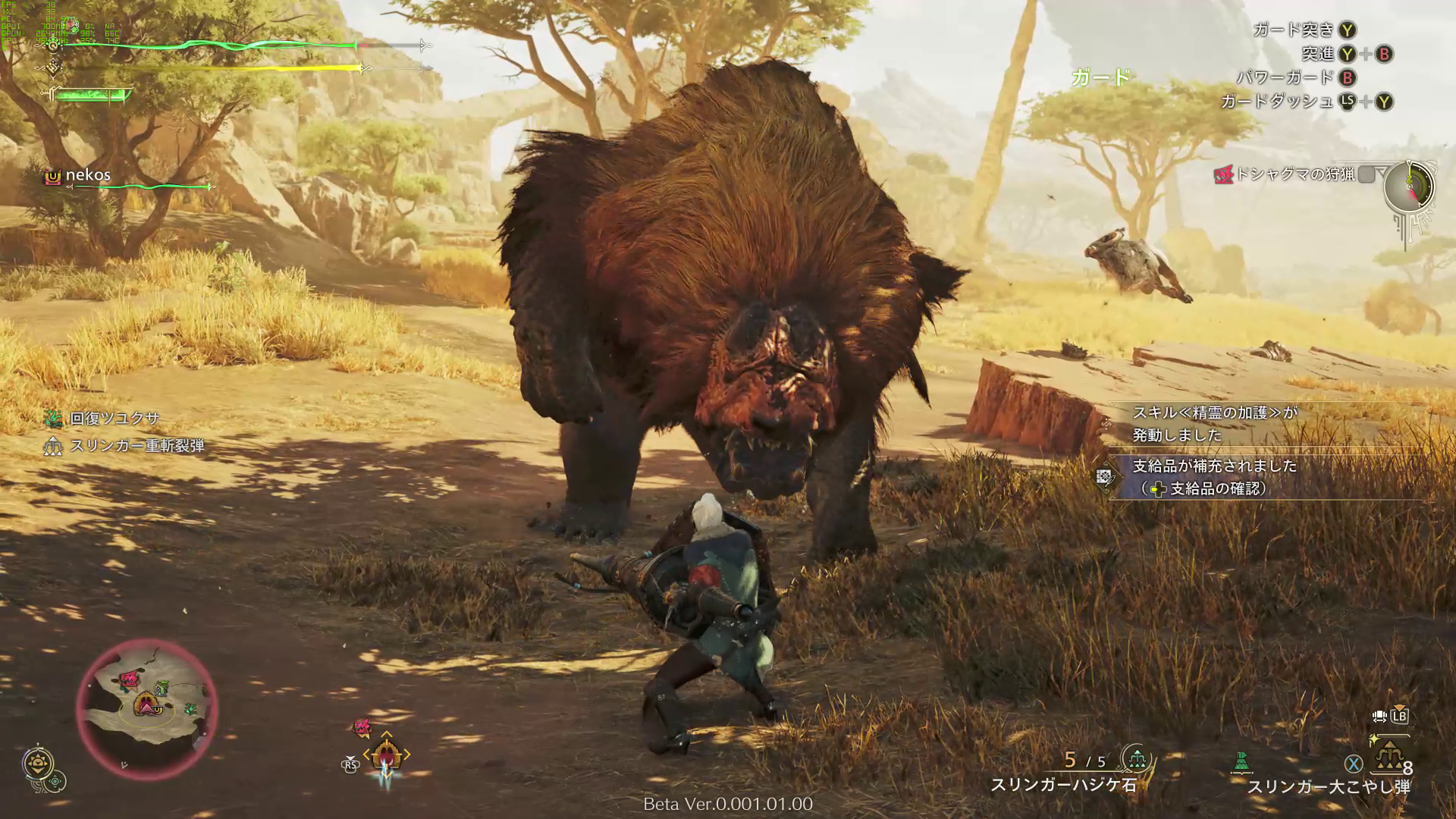Select the Doshaguma target icon beside RS
Screen dimensions: 1456x819
pos(362,729)
